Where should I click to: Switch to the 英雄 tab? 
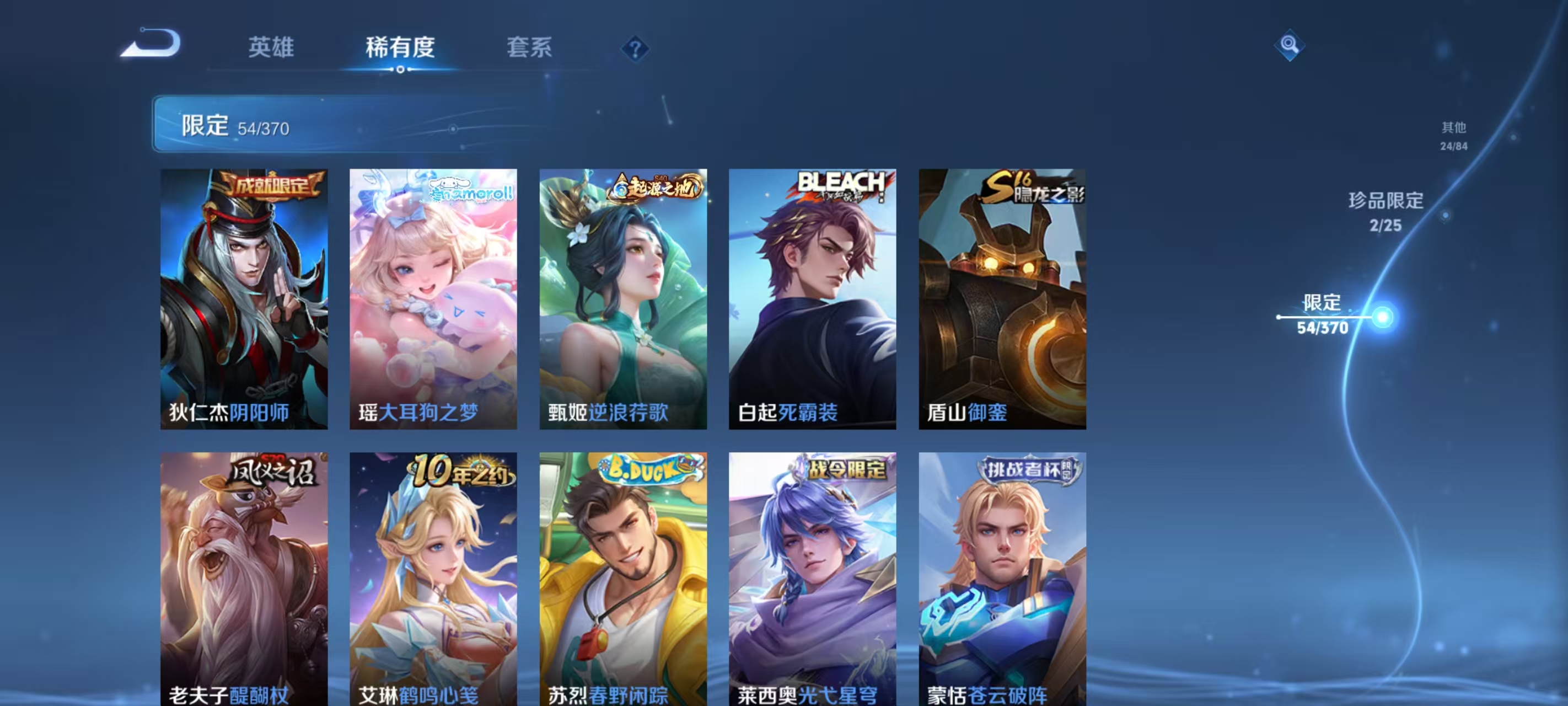coord(271,47)
